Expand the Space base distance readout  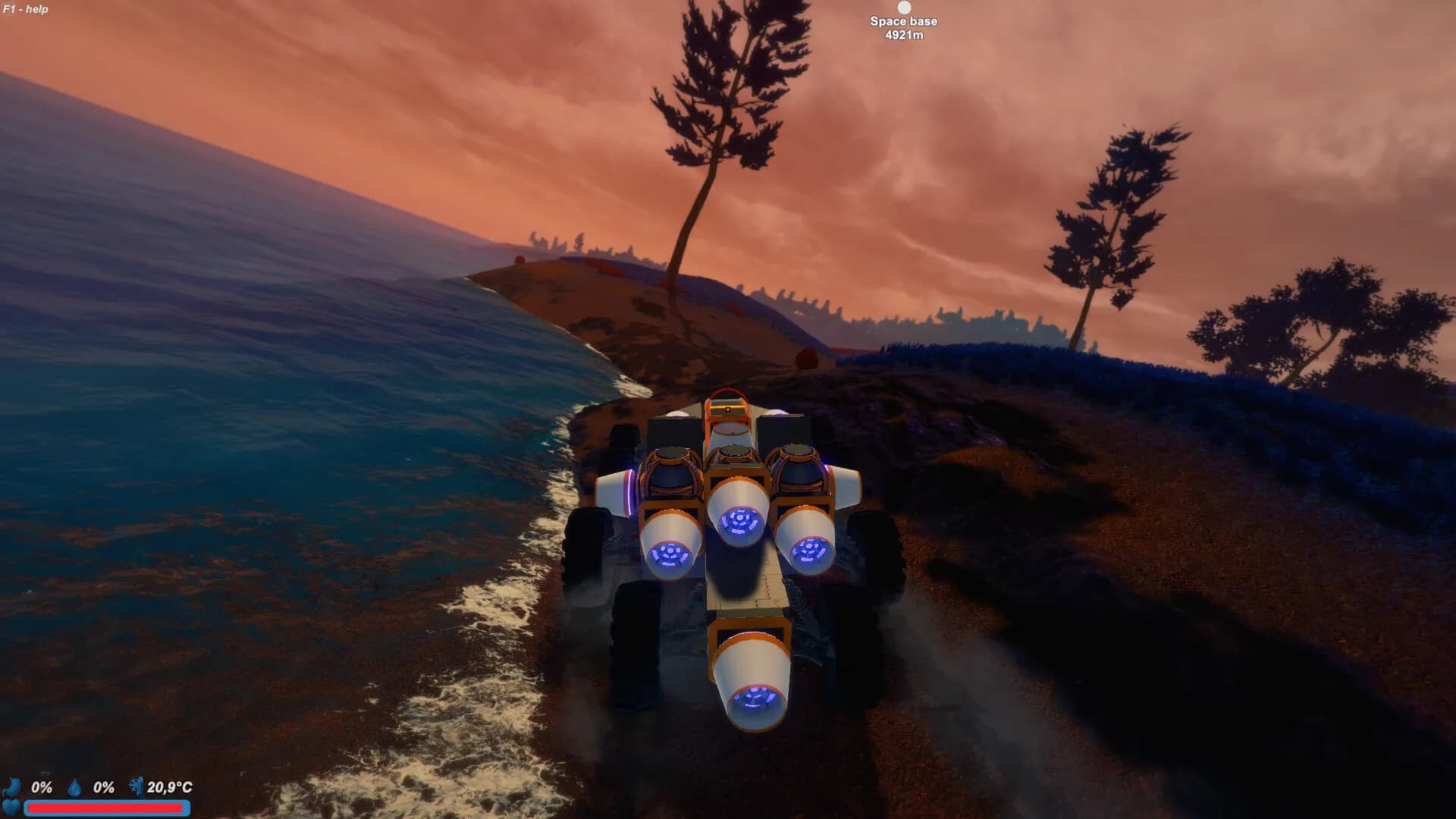pos(902,35)
